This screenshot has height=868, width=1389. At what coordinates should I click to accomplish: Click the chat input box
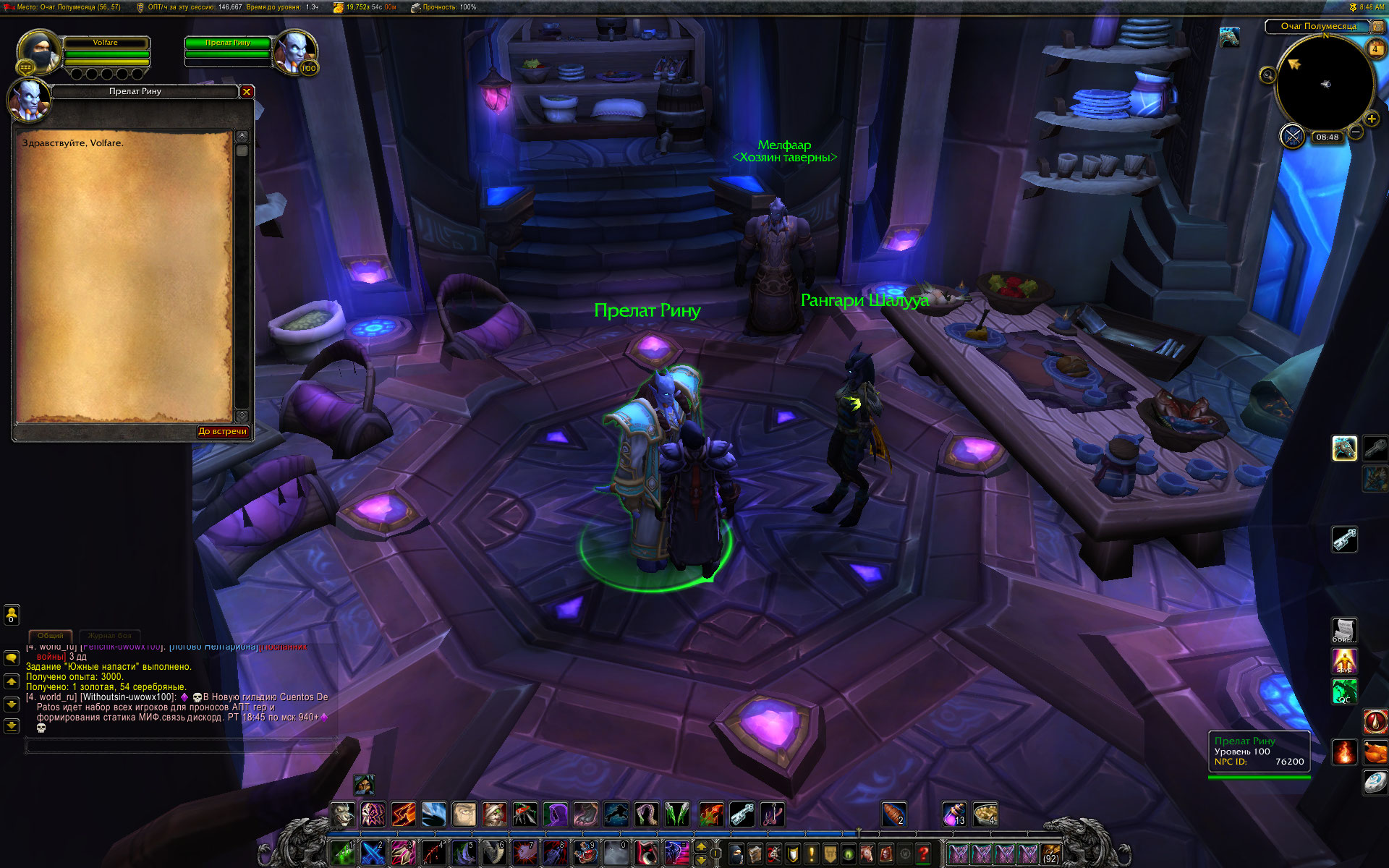coord(181,746)
